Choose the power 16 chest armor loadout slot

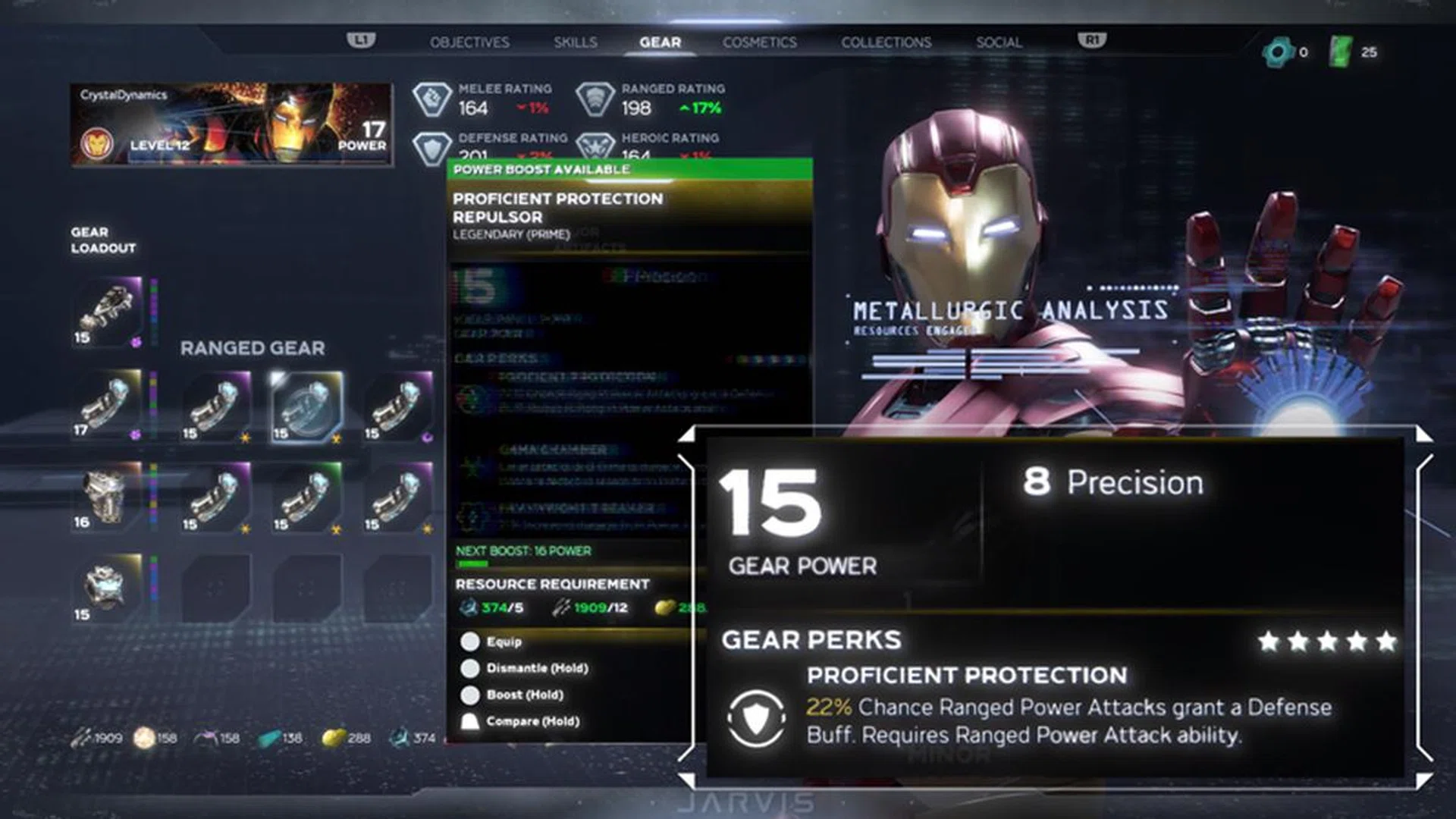coord(108,497)
